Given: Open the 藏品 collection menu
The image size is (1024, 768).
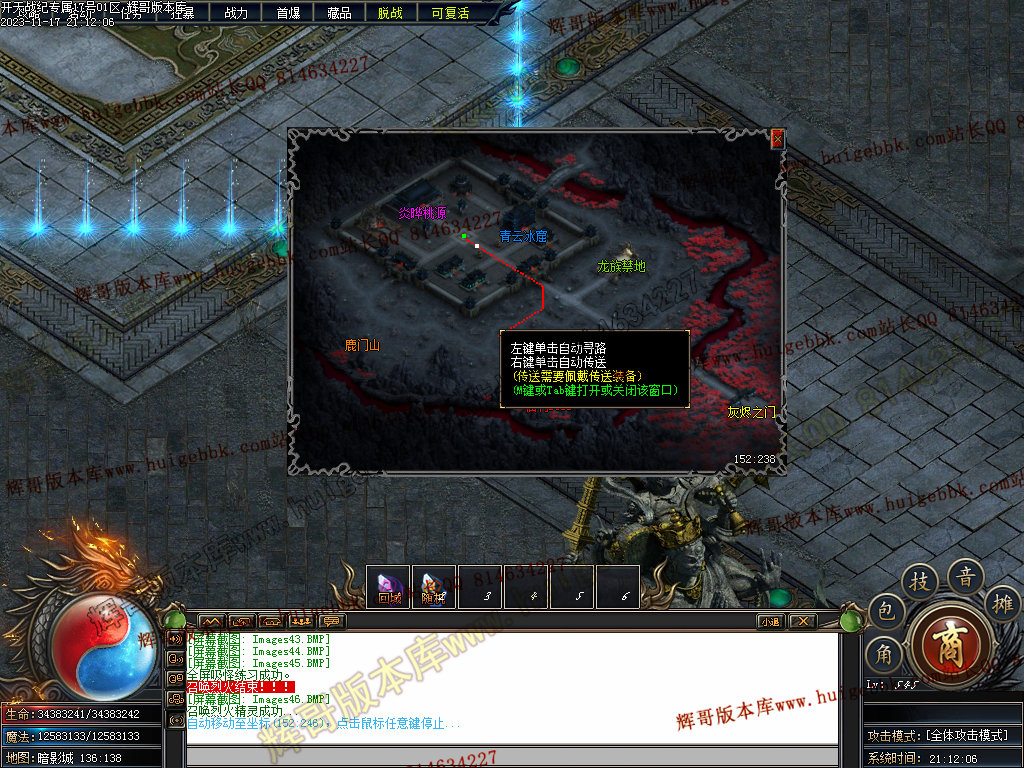Looking at the screenshot, I should pos(339,13).
